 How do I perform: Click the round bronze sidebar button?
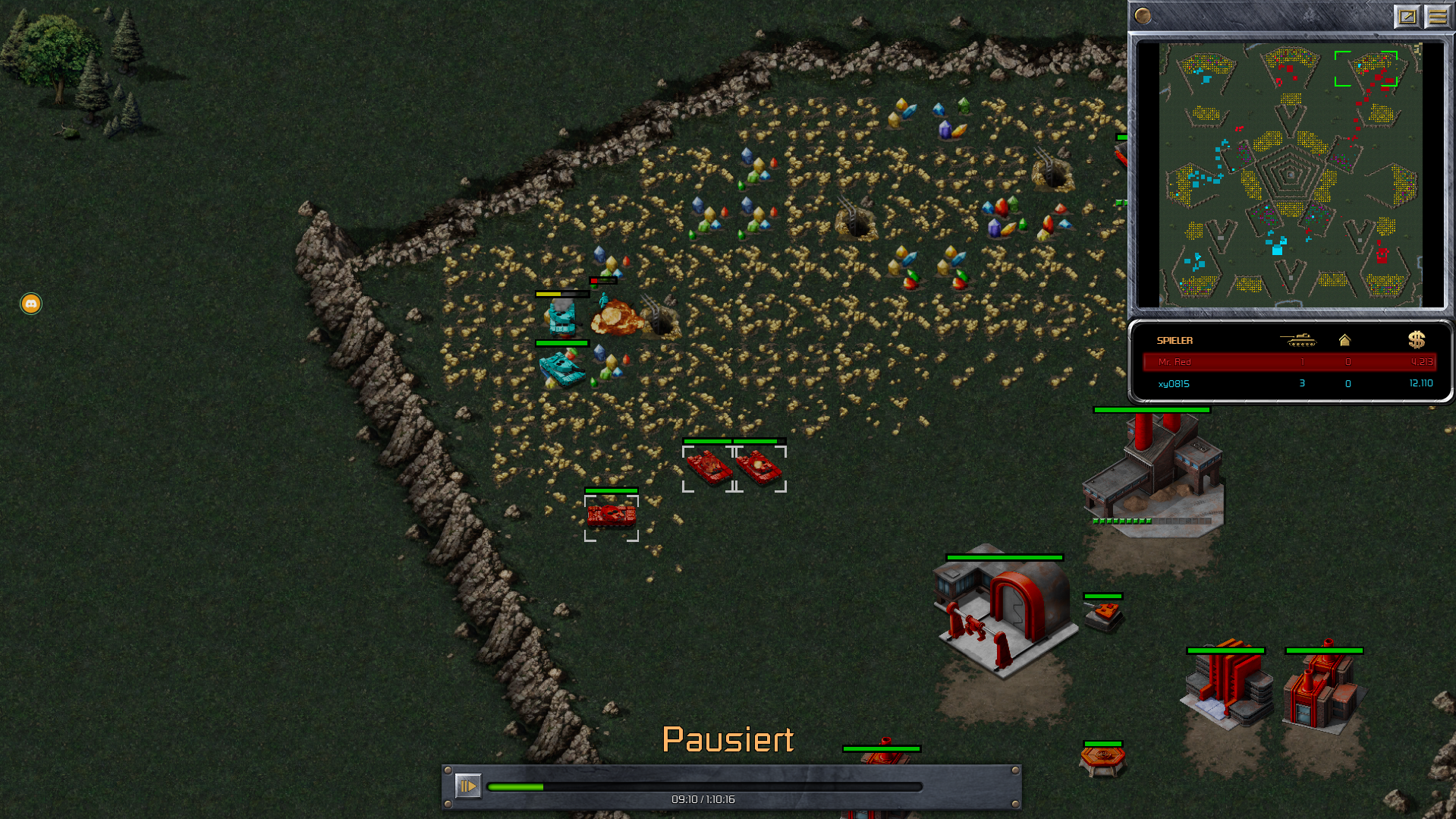click(1143, 15)
